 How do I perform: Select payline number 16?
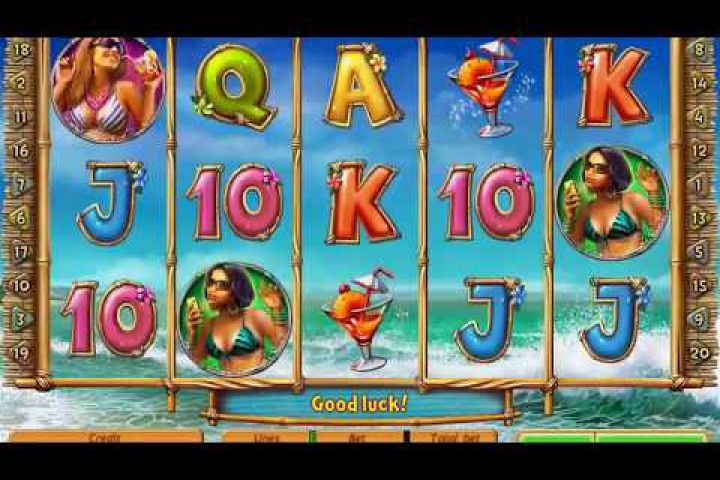point(20,150)
